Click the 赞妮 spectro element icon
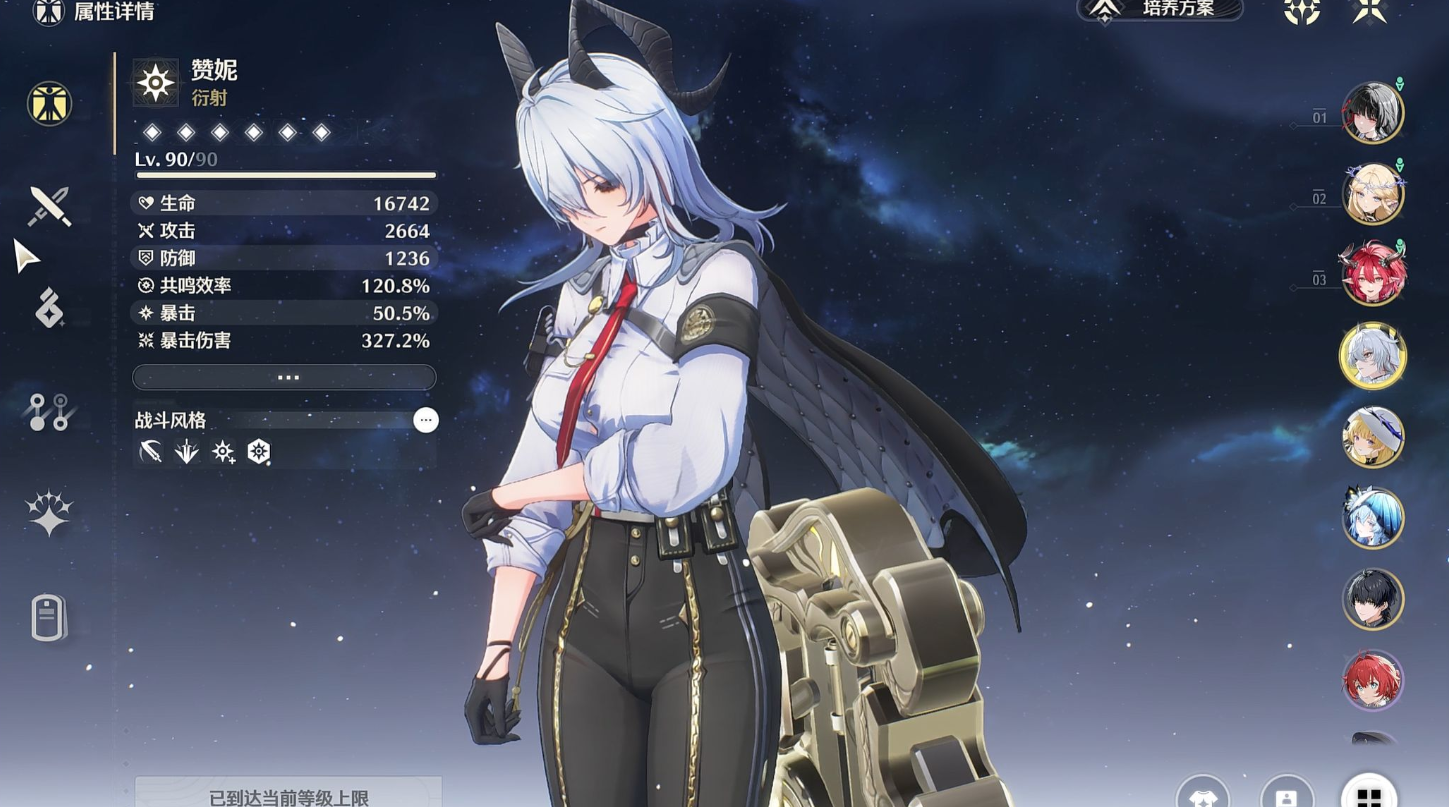 tap(156, 82)
